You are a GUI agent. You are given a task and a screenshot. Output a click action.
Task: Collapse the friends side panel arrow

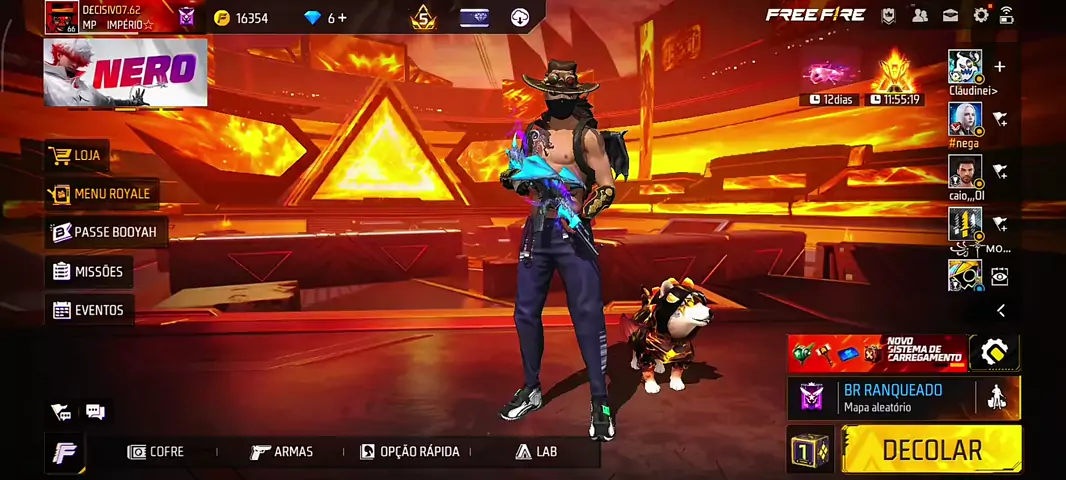click(x=1001, y=310)
